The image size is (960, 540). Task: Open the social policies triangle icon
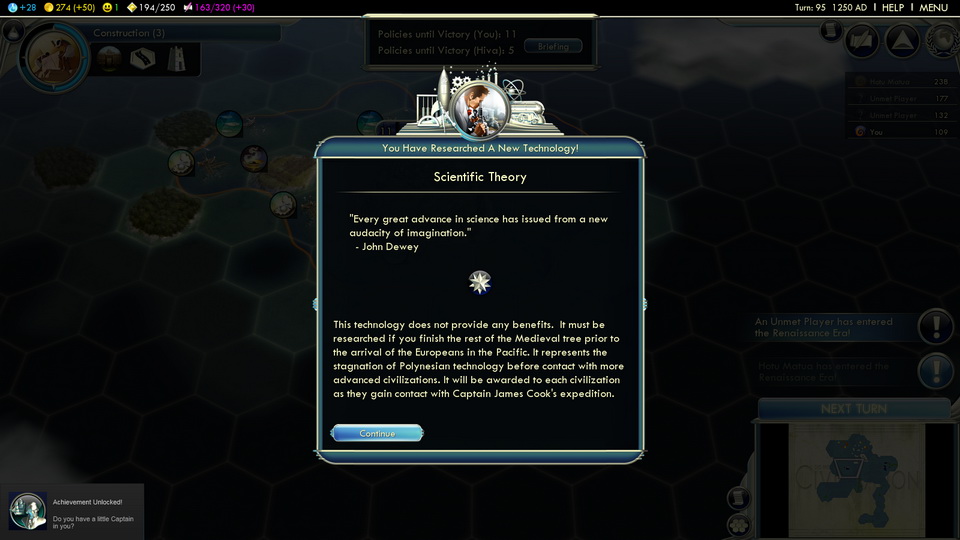pos(901,41)
